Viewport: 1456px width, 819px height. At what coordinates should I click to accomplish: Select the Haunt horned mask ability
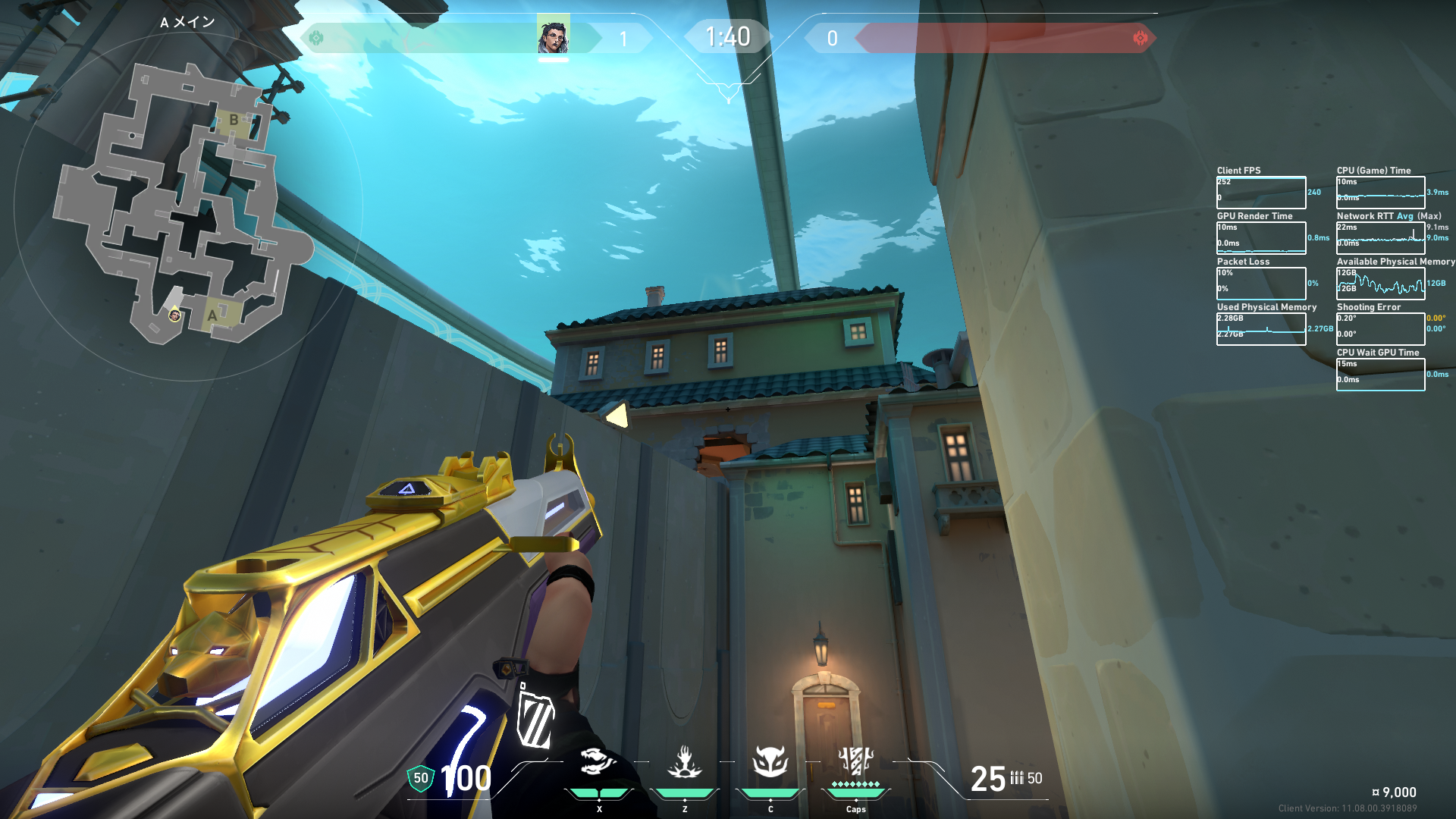tap(770, 761)
